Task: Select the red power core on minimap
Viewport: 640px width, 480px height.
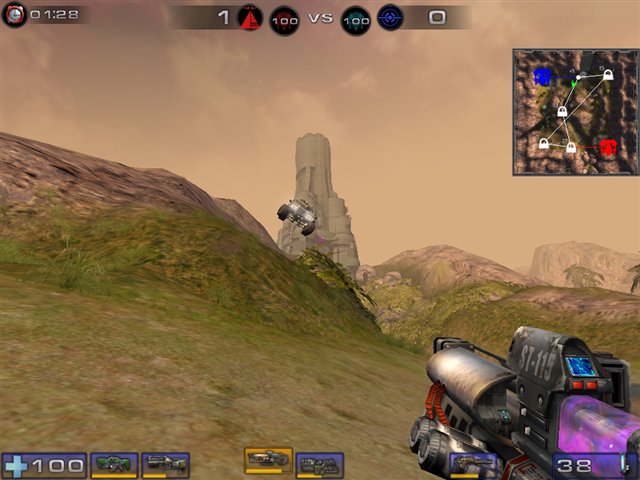Action: coord(609,147)
